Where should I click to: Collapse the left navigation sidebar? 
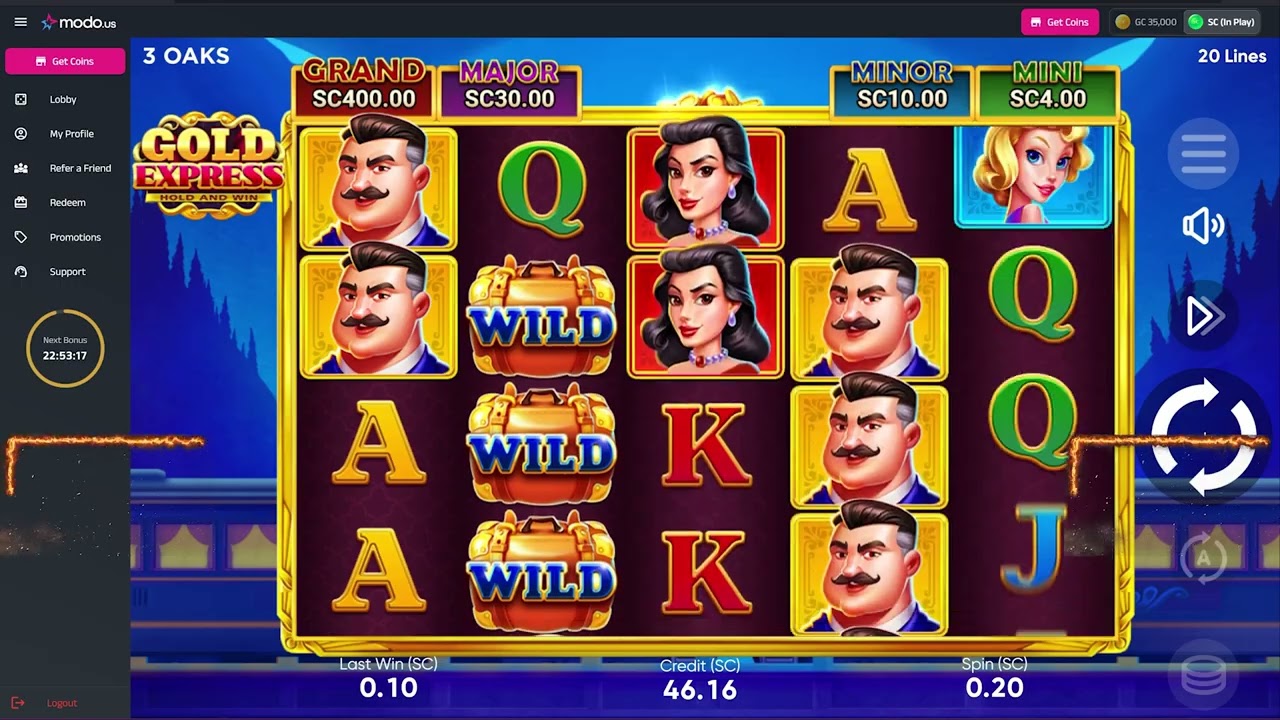tap(20, 21)
